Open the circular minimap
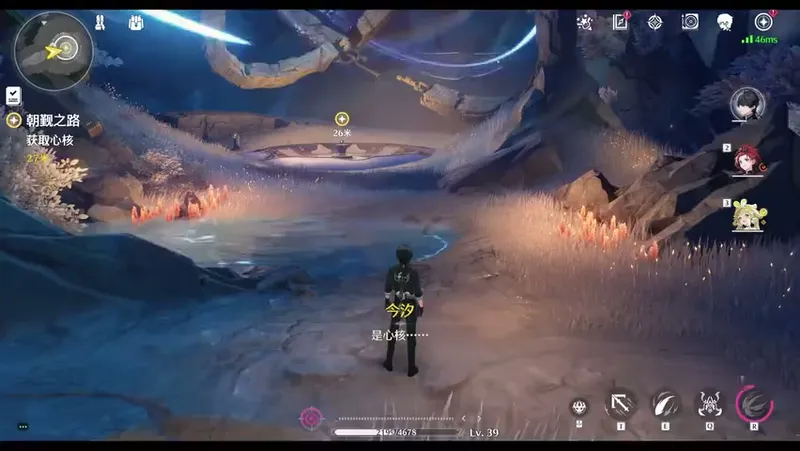Screen dimensions: 800x451 (x=53, y=50)
